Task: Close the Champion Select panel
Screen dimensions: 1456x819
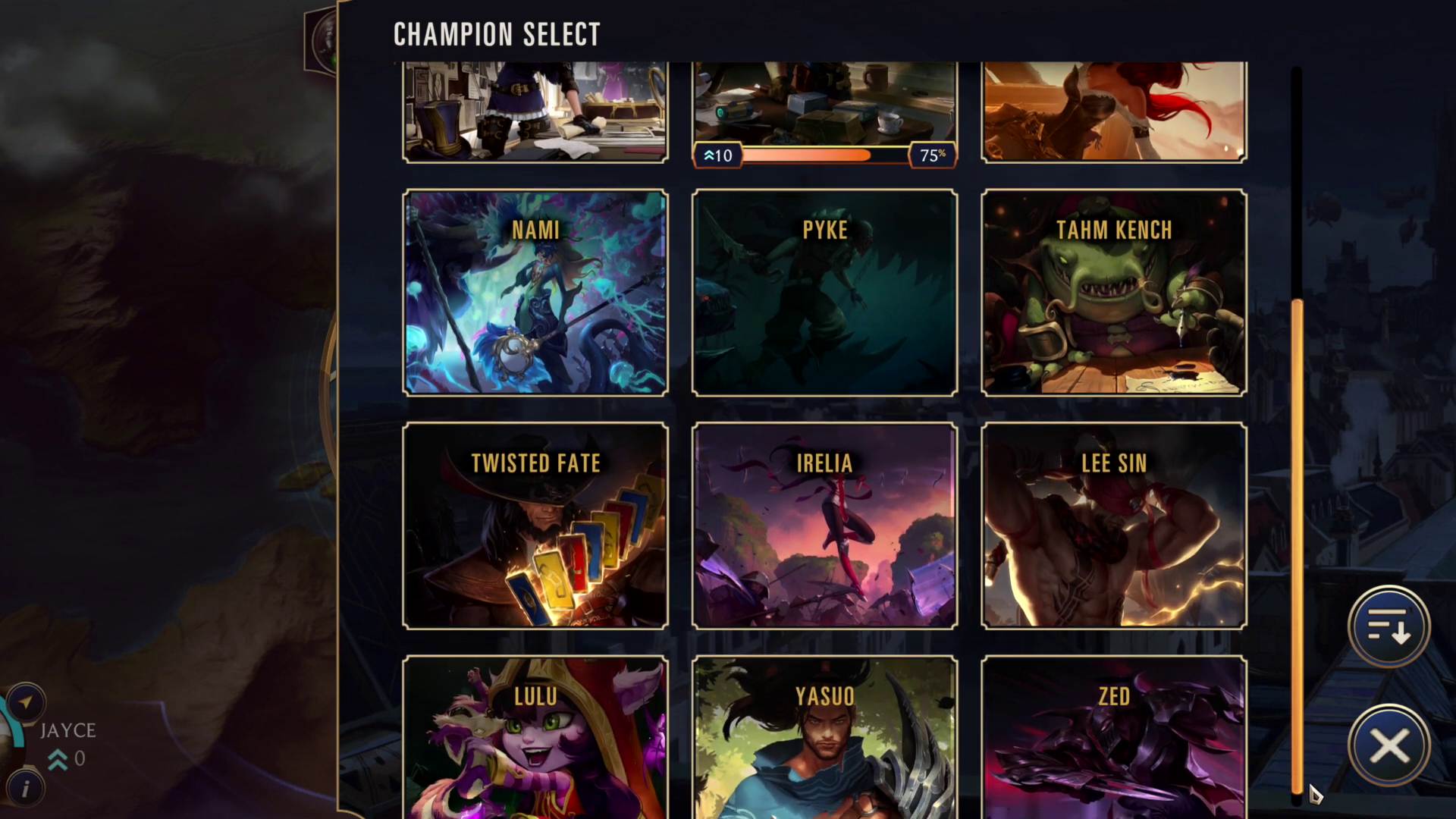Action: pos(1389,746)
